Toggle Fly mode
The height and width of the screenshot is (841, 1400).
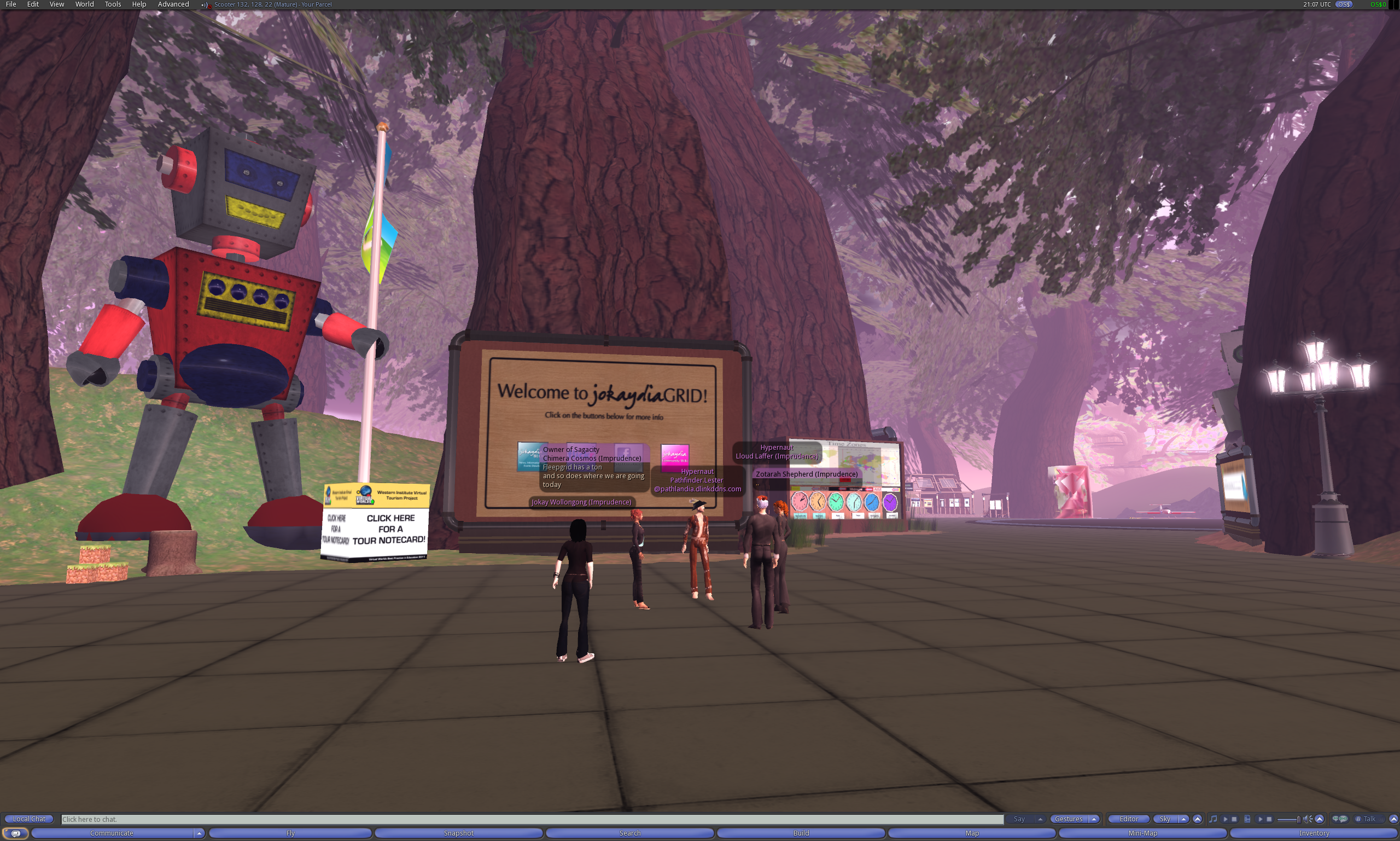[290, 833]
